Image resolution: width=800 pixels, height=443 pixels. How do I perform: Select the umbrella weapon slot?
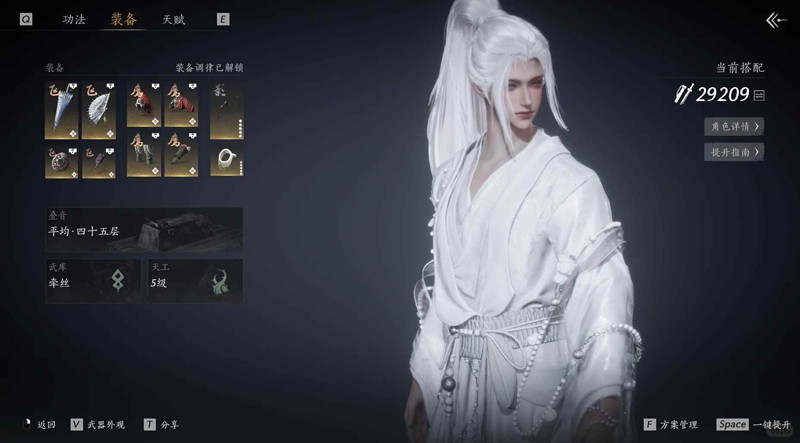[x=60, y=111]
